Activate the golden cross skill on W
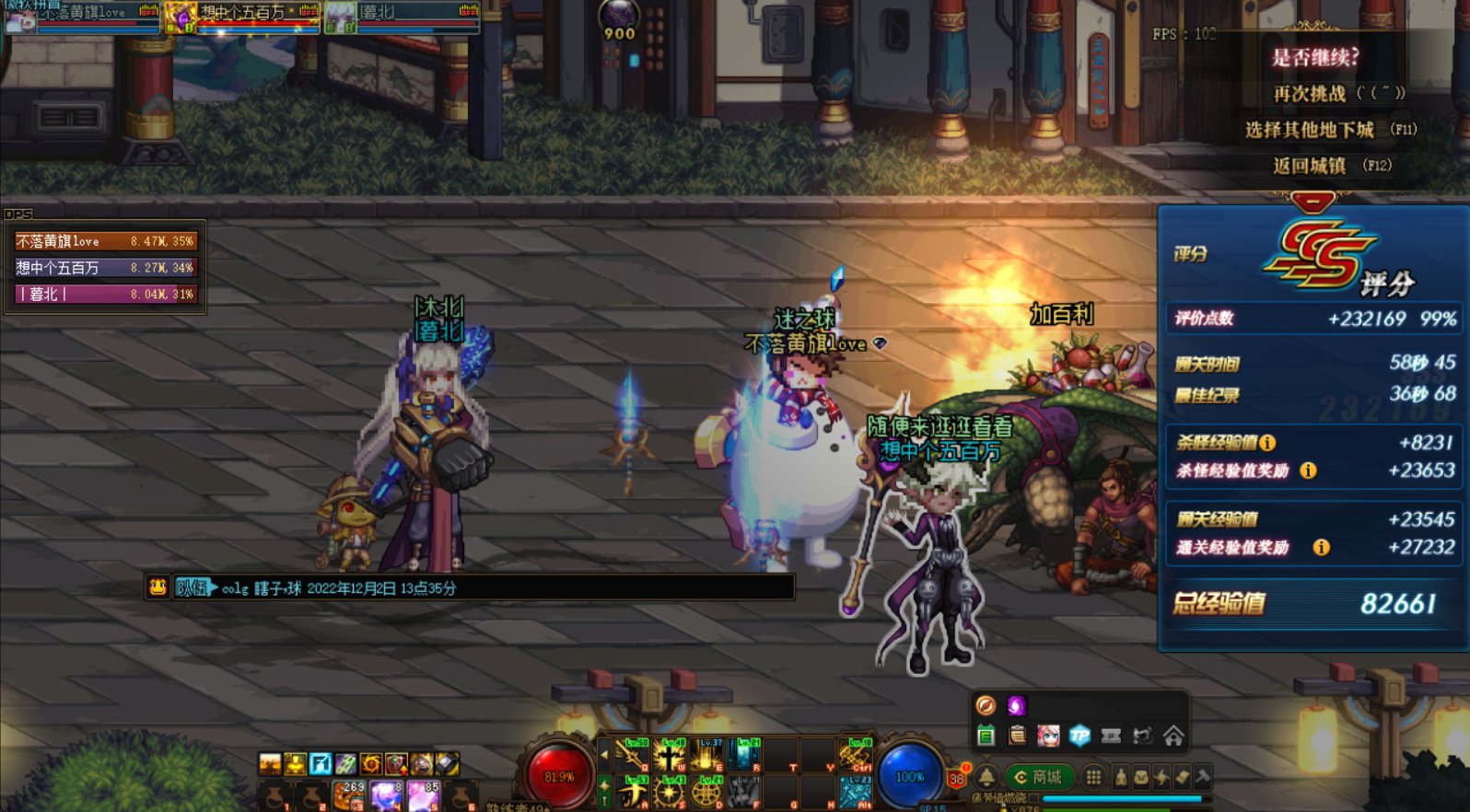This screenshot has height=812, width=1470. [x=670, y=755]
